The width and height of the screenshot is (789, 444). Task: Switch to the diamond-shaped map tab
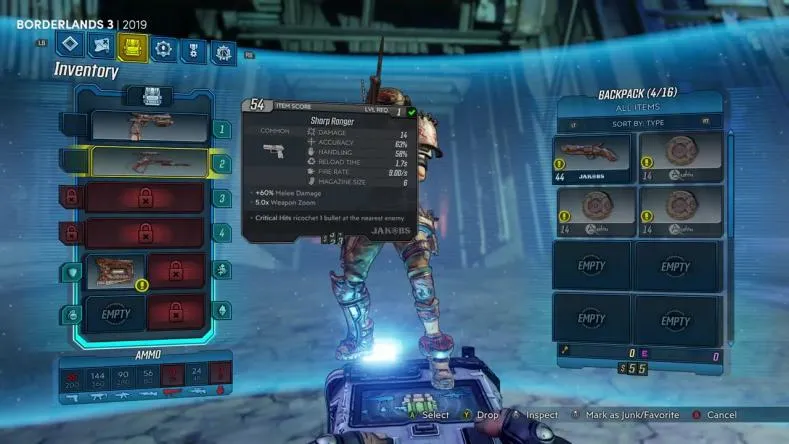[x=68, y=45]
